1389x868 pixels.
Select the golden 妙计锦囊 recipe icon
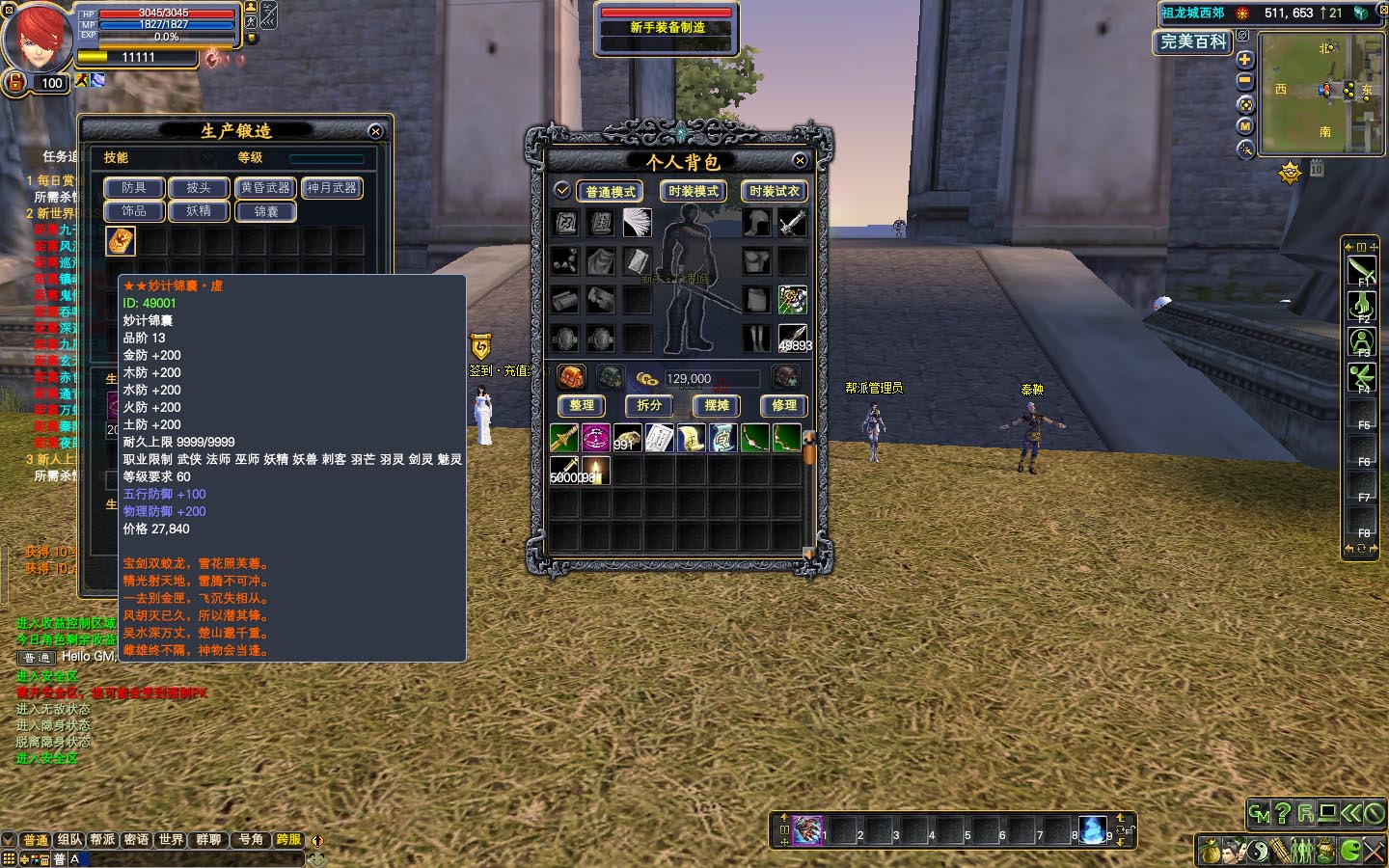(x=121, y=241)
